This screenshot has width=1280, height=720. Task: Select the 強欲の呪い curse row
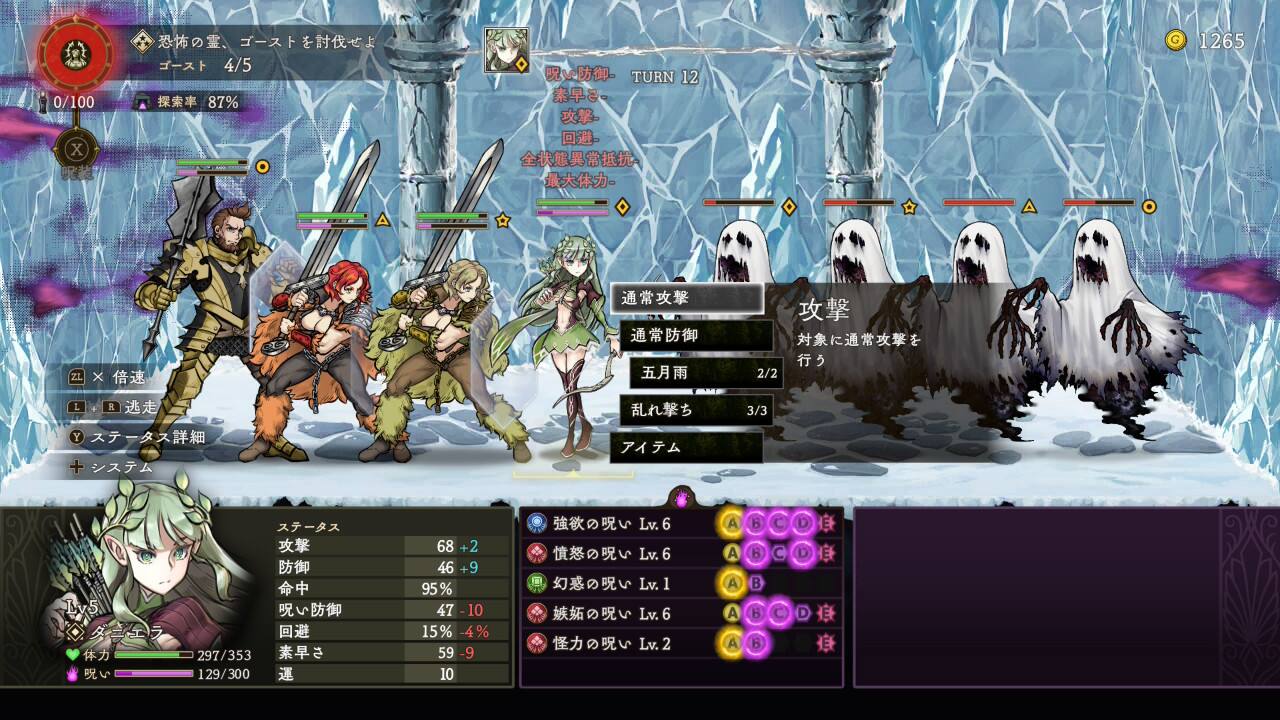[680, 523]
